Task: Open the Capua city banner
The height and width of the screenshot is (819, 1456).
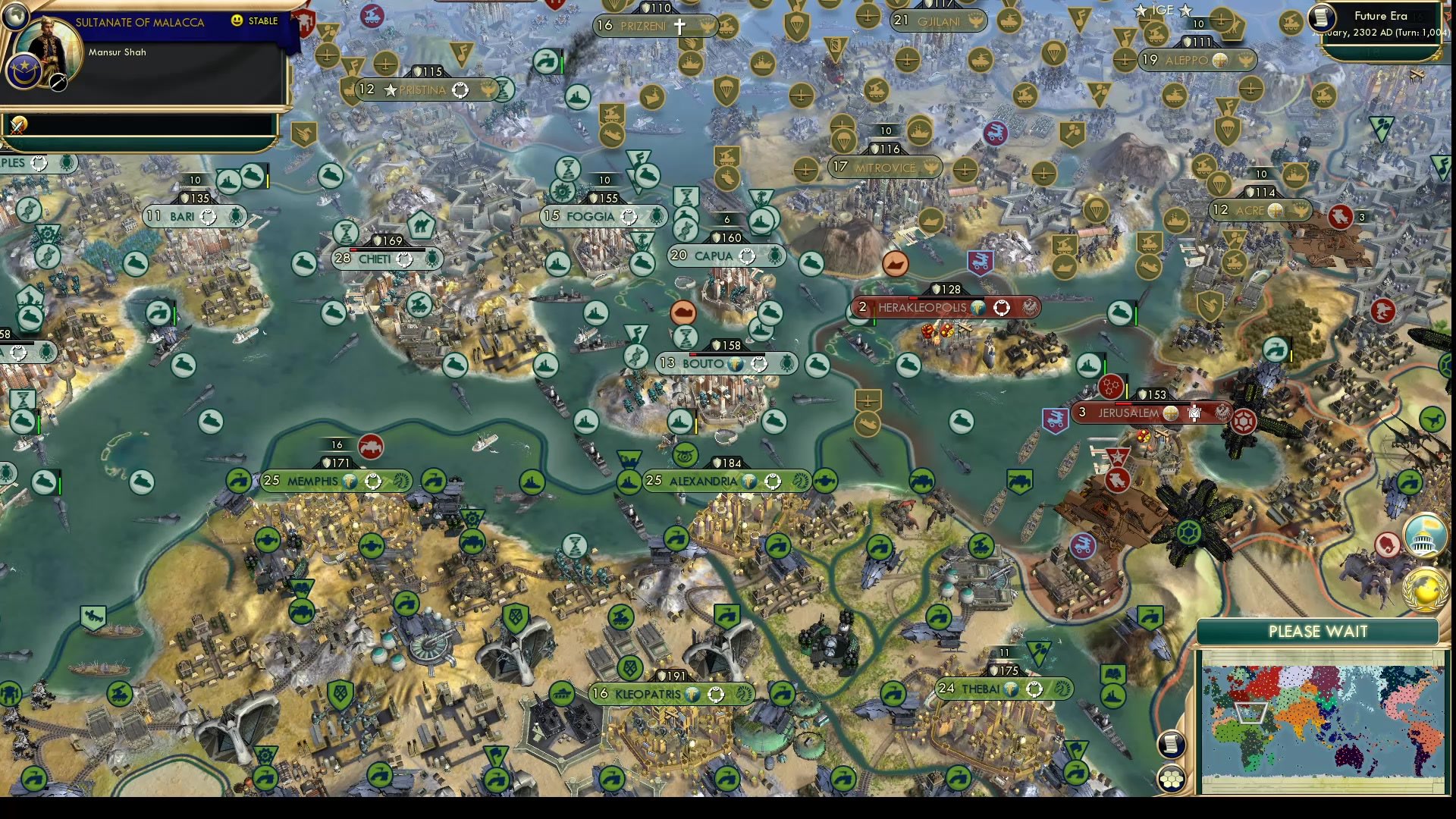Action: (714, 256)
